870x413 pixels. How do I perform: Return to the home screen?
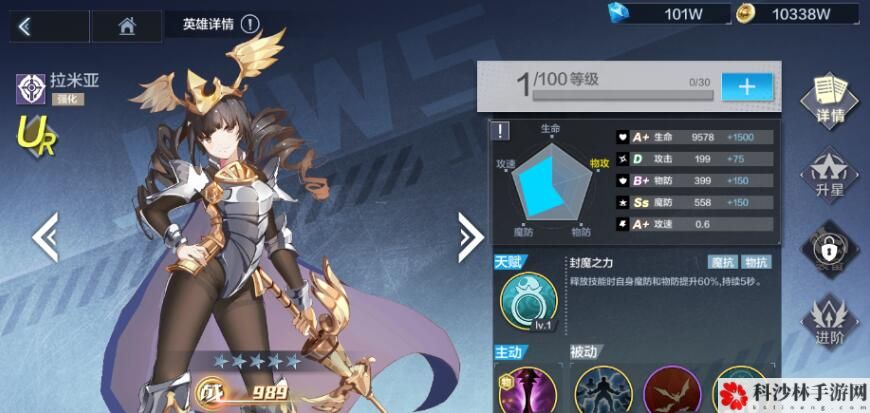126,26
